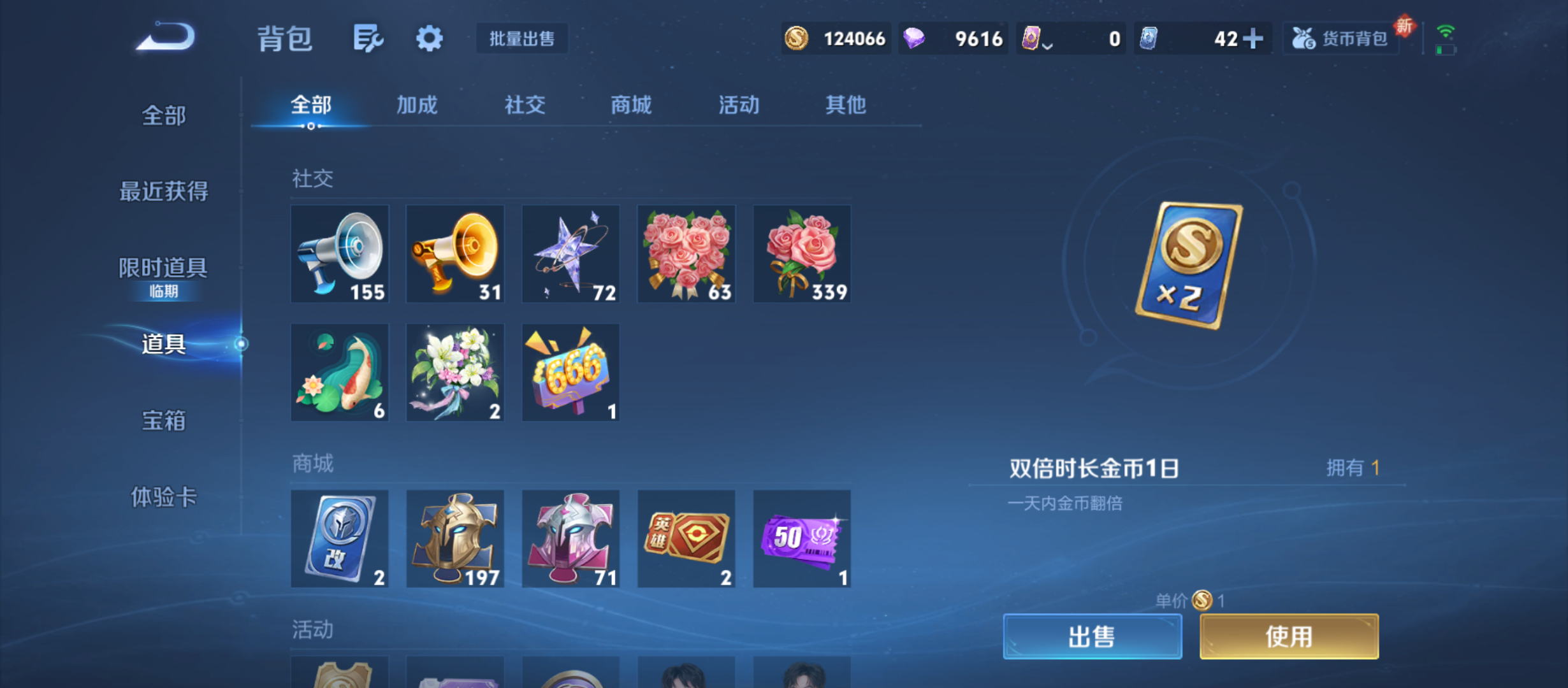Image resolution: width=1568 pixels, height=688 pixels.
Task: Select 宝箱 in the left sidebar
Action: point(163,420)
